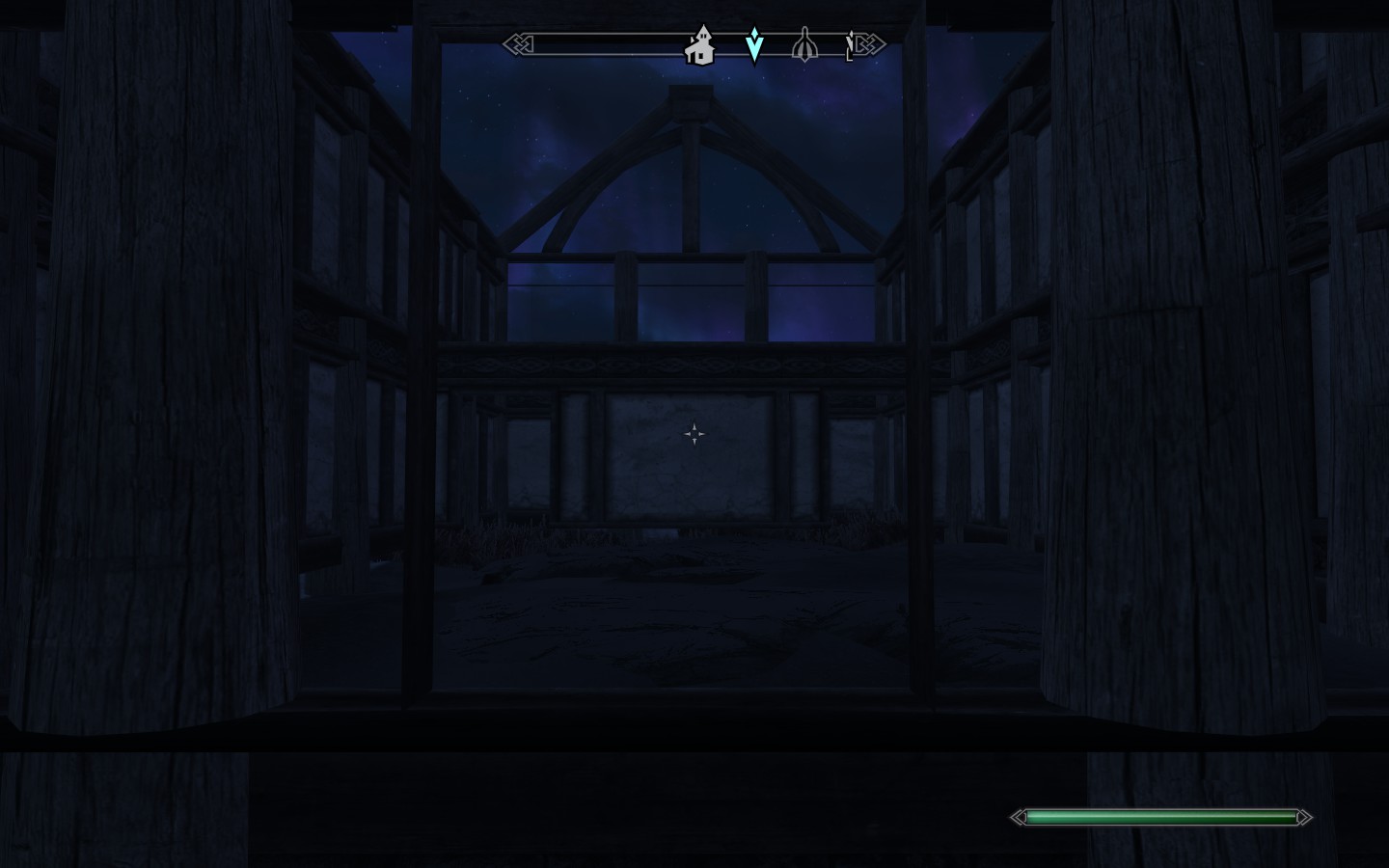Click the grass patch on the ground
This screenshot has width=1389, height=868.
coord(502,530)
